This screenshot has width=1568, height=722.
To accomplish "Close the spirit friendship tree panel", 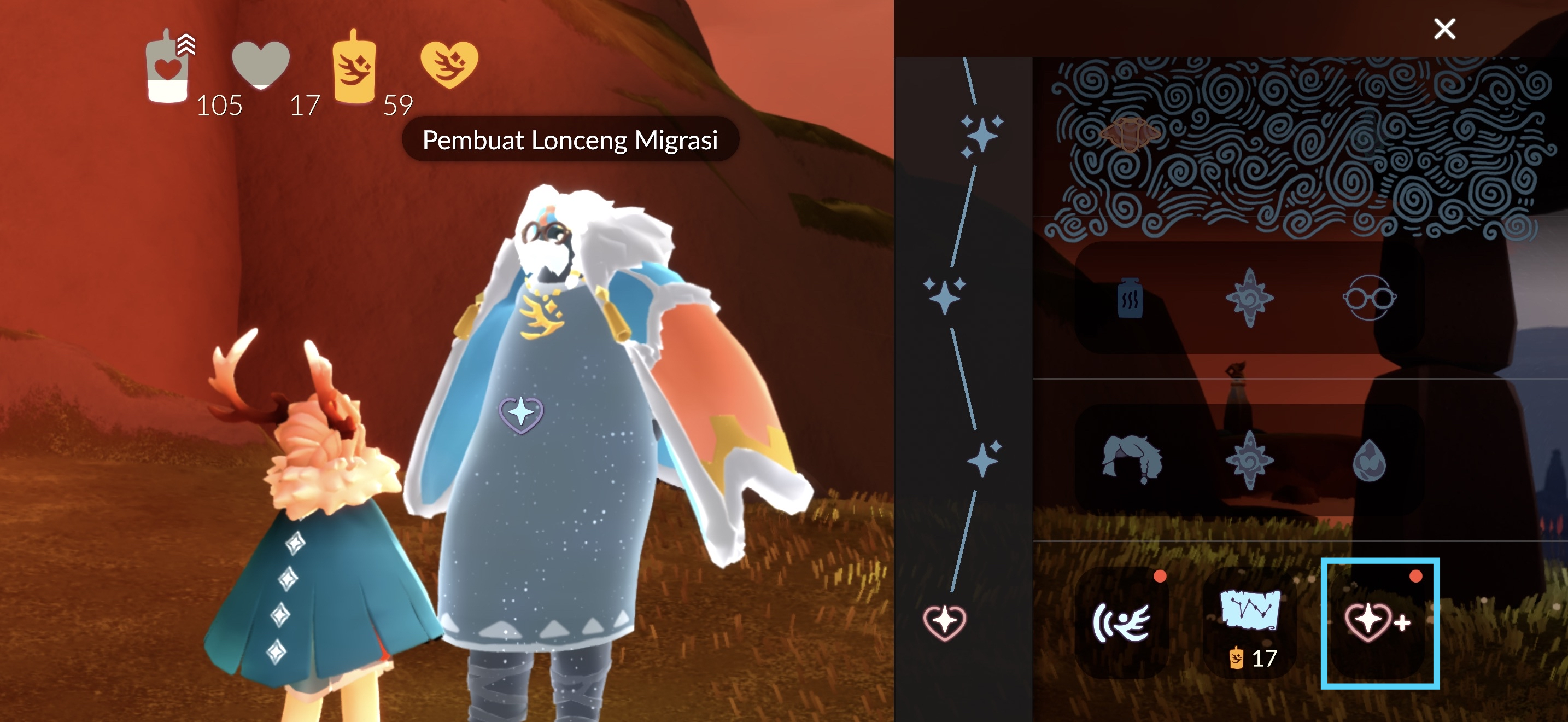I will (x=1444, y=28).
